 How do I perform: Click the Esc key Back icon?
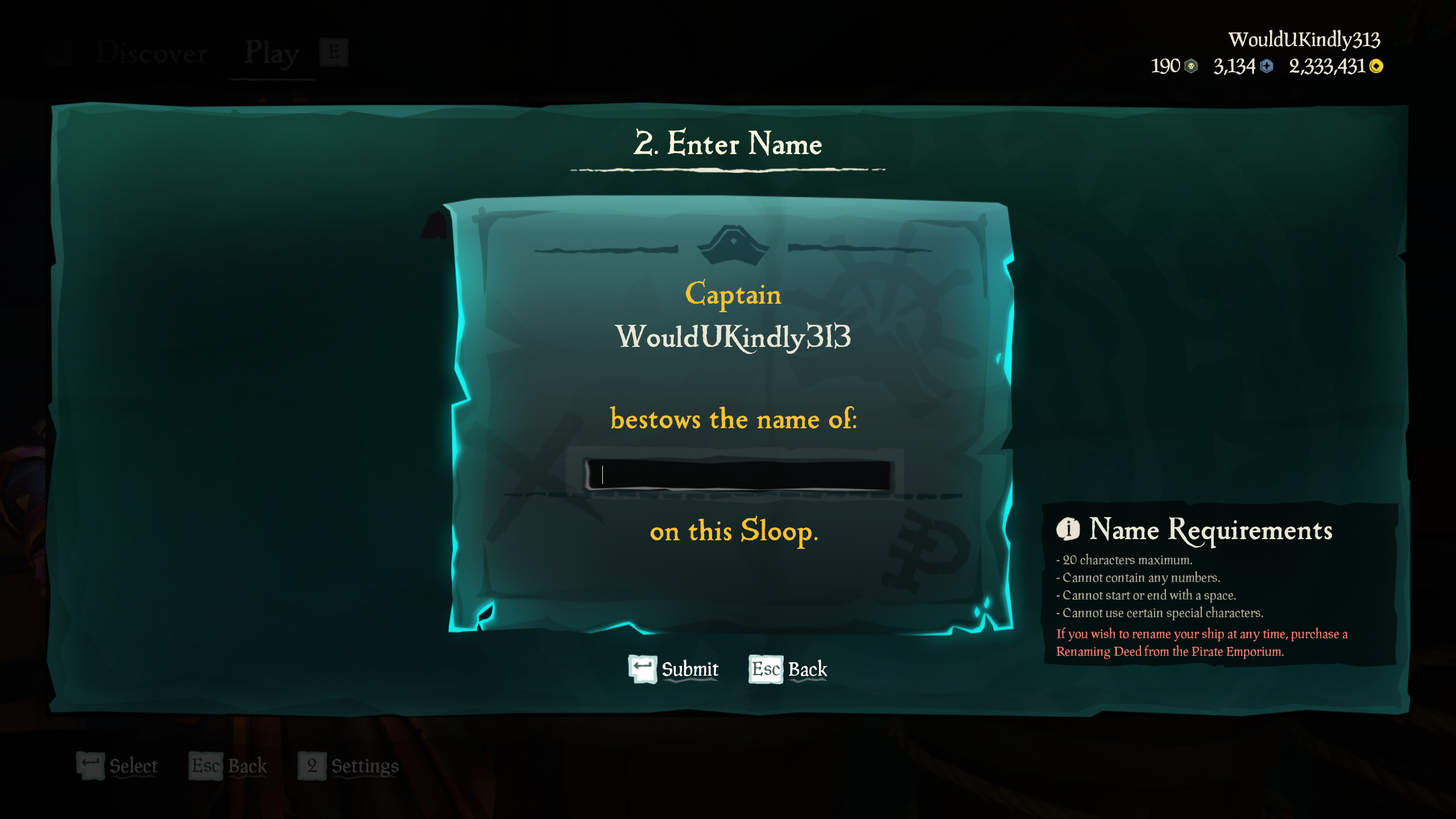click(x=766, y=670)
